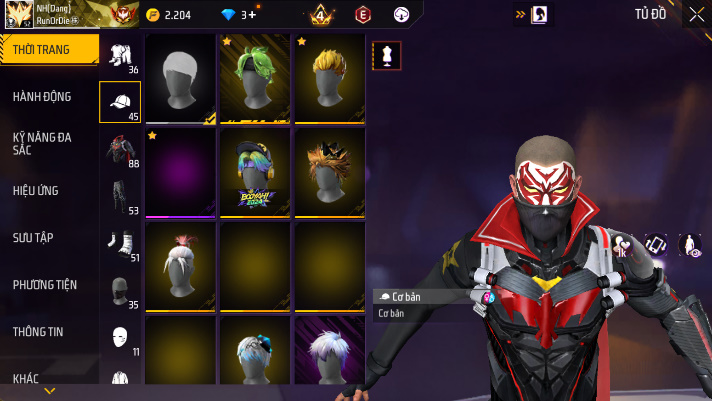Choose the shoes category with 51 items
This screenshot has height=401, width=712.
pyautogui.click(x=120, y=244)
